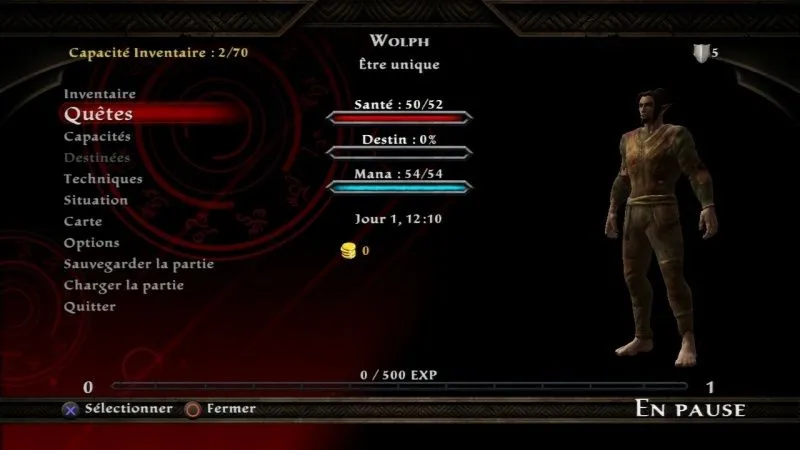Open the Options menu
This screenshot has height=450, width=800.
click(92, 243)
